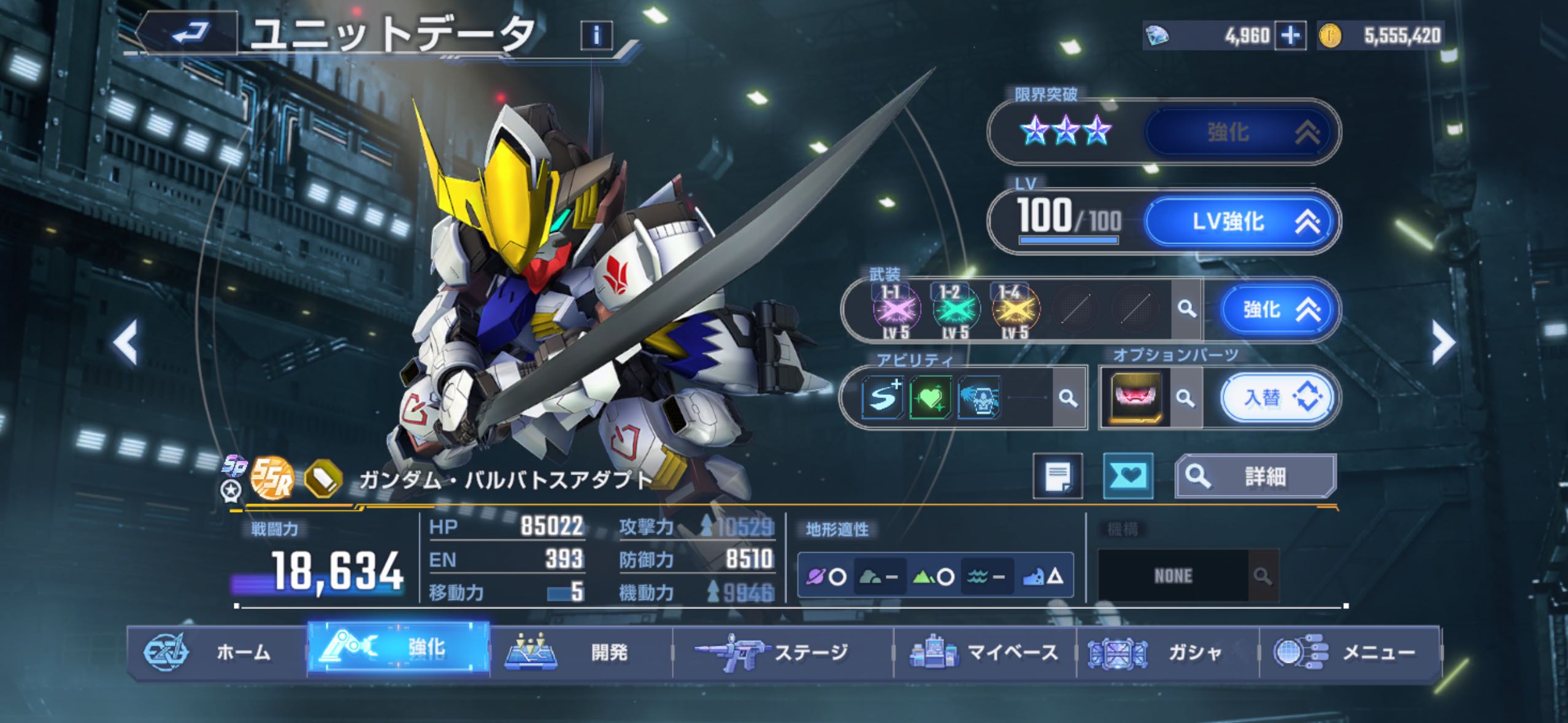Viewport: 1568px width, 723px height.
Task: Select the purple 1-1 weapon icon
Action: pyautogui.click(x=896, y=310)
